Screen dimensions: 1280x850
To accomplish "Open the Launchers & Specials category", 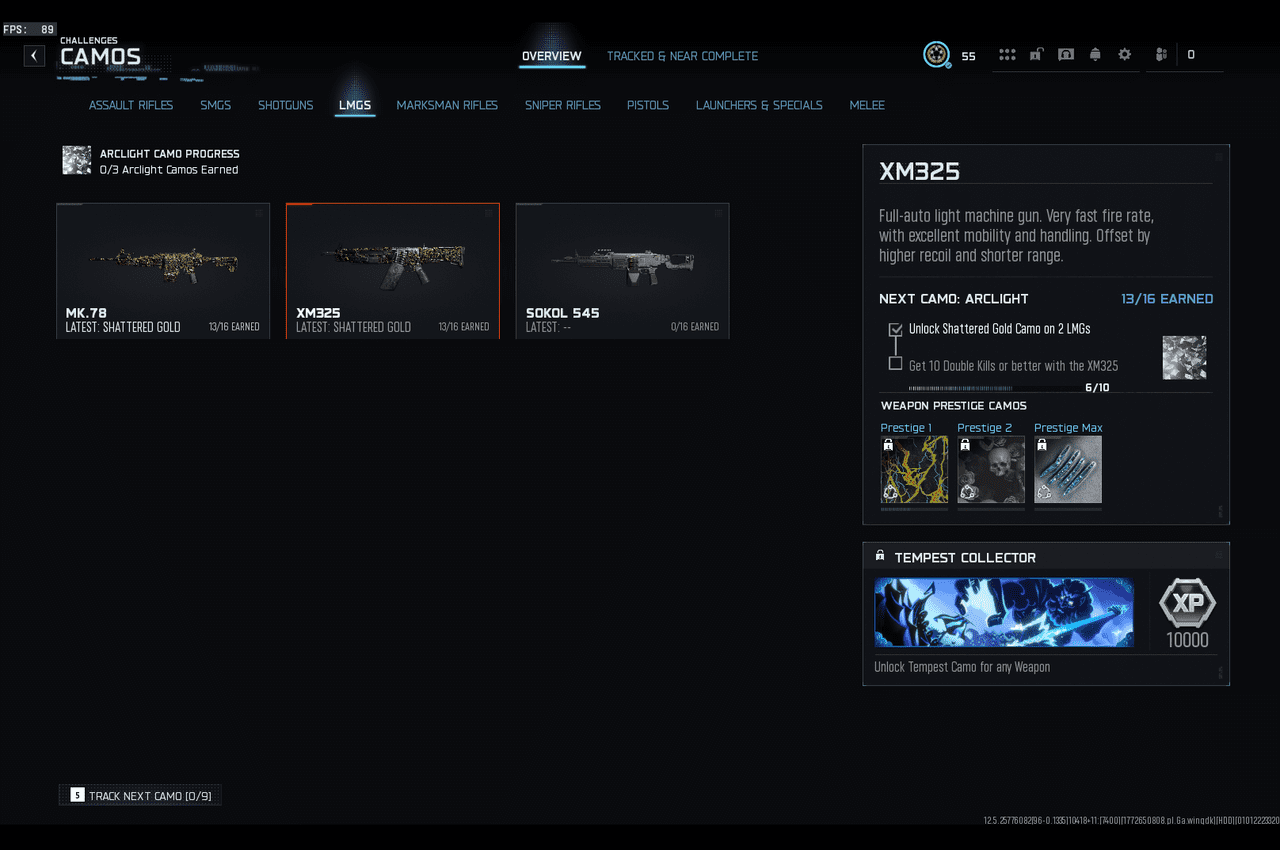I will pyautogui.click(x=759, y=105).
